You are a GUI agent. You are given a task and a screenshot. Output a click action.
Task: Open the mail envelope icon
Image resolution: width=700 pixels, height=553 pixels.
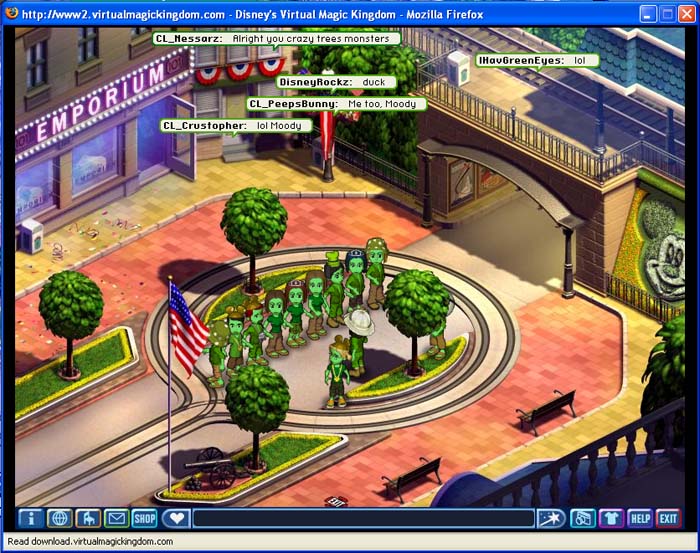click(x=117, y=518)
